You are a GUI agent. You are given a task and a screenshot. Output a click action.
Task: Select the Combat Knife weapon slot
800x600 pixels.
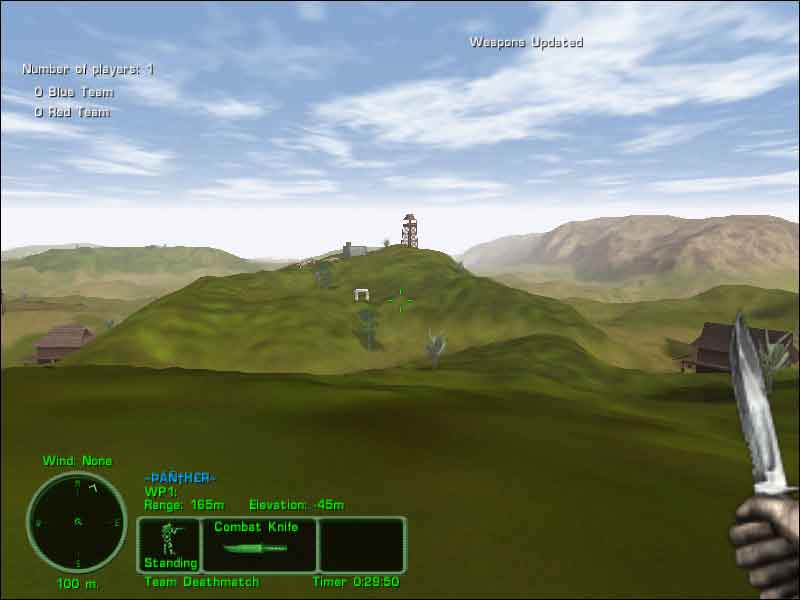pyautogui.click(x=259, y=544)
